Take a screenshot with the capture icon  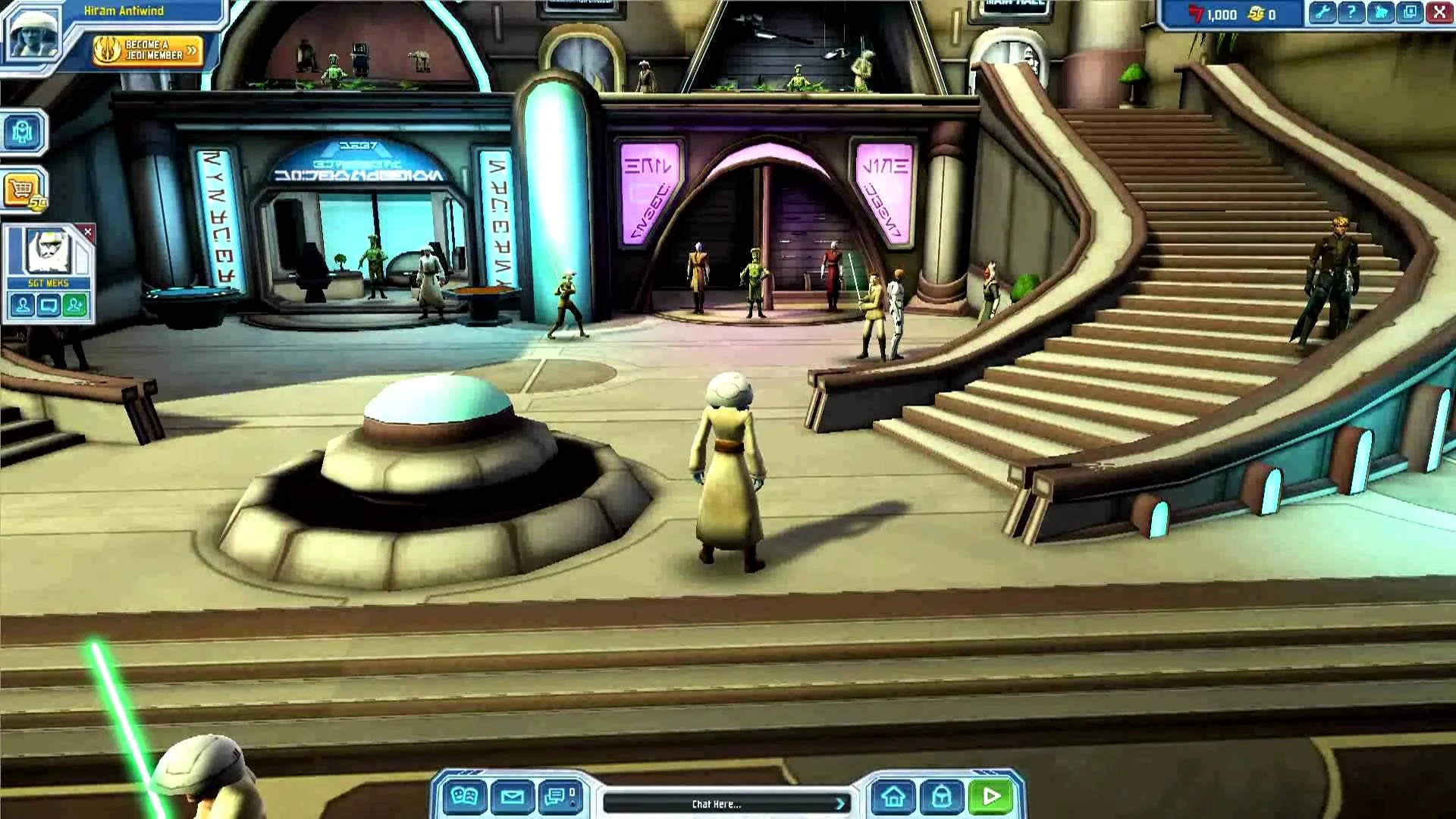[x=1410, y=12]
